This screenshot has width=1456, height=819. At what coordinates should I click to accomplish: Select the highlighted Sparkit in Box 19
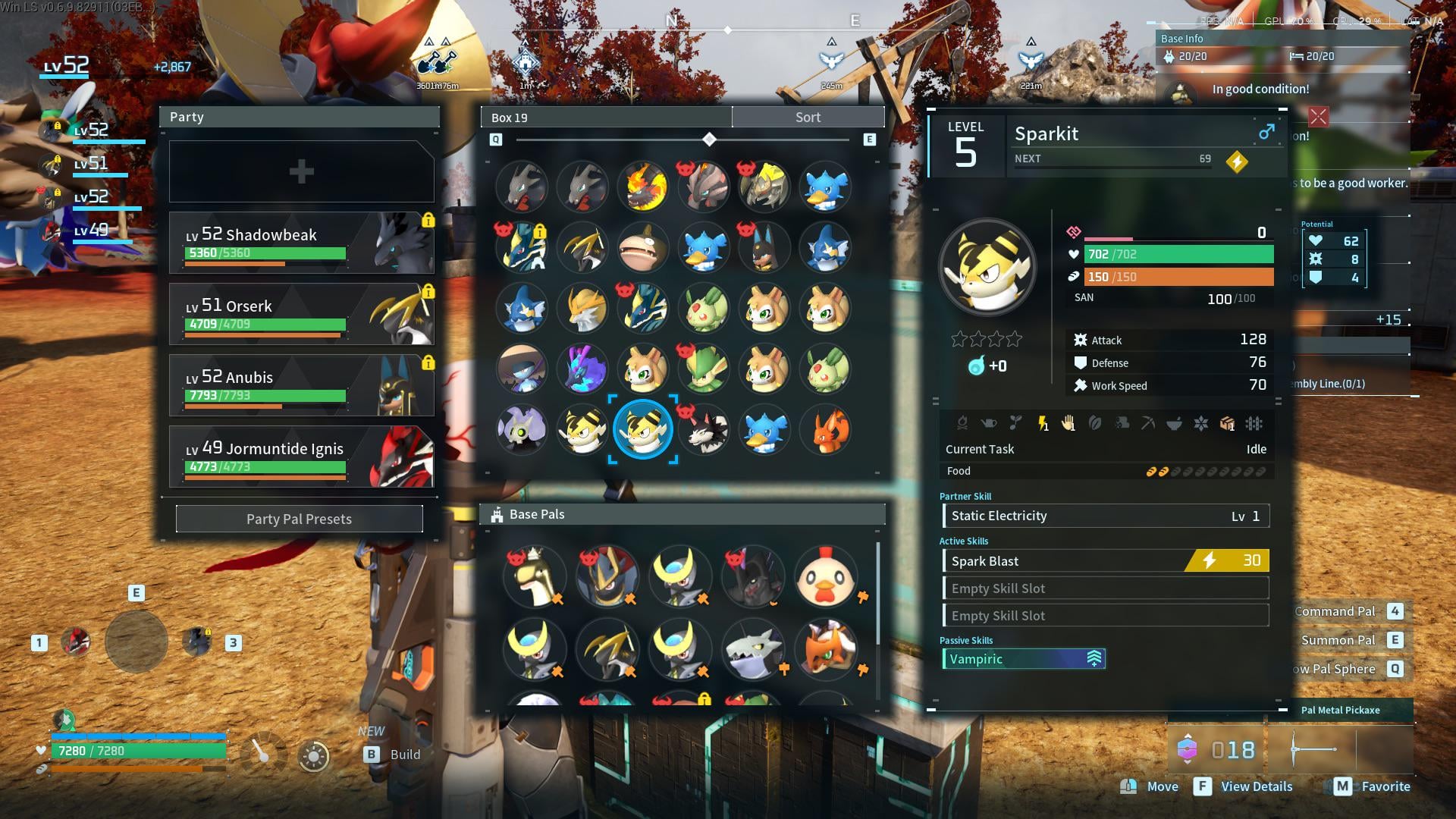tap(643, 429)
